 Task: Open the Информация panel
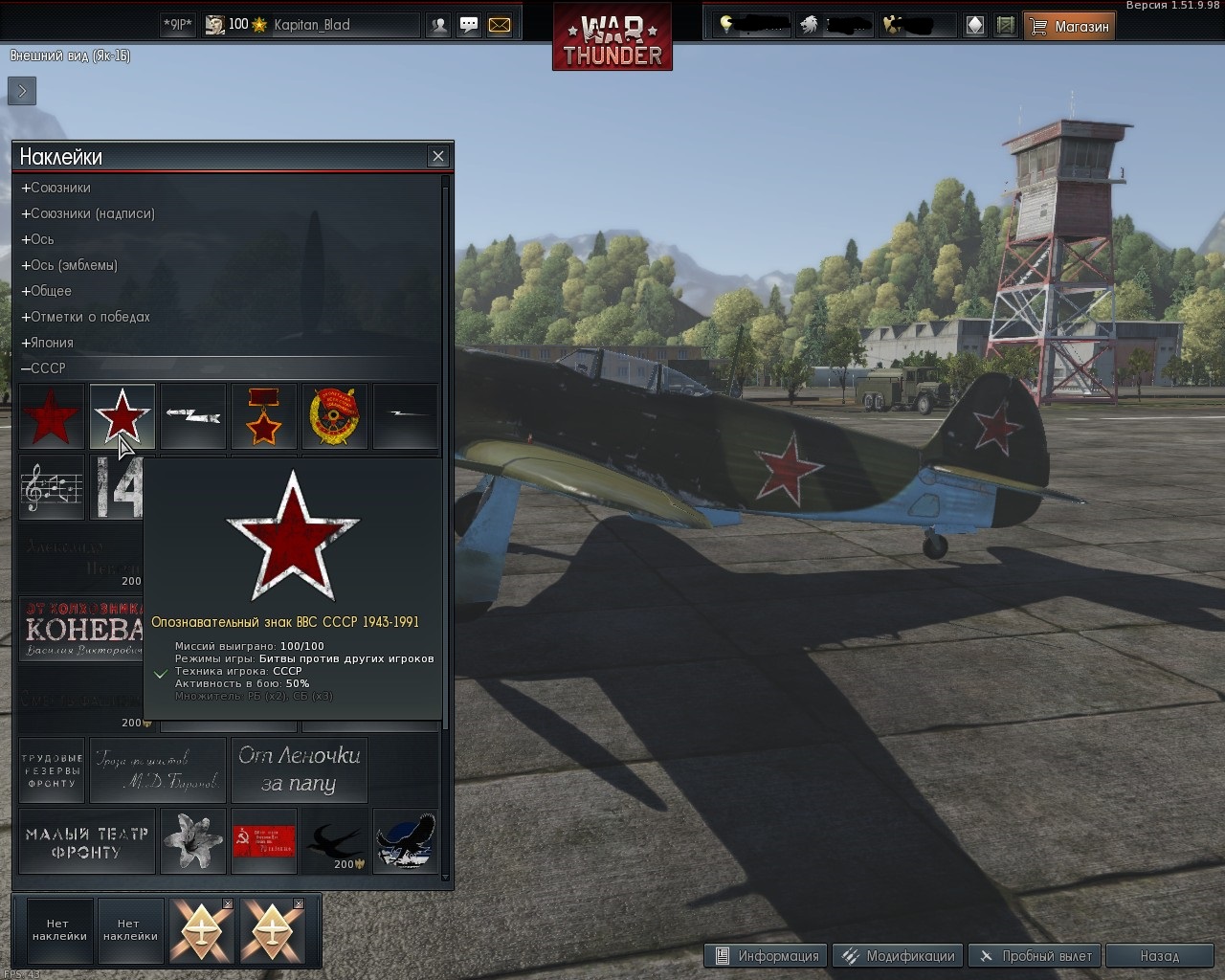coord(767,955)
